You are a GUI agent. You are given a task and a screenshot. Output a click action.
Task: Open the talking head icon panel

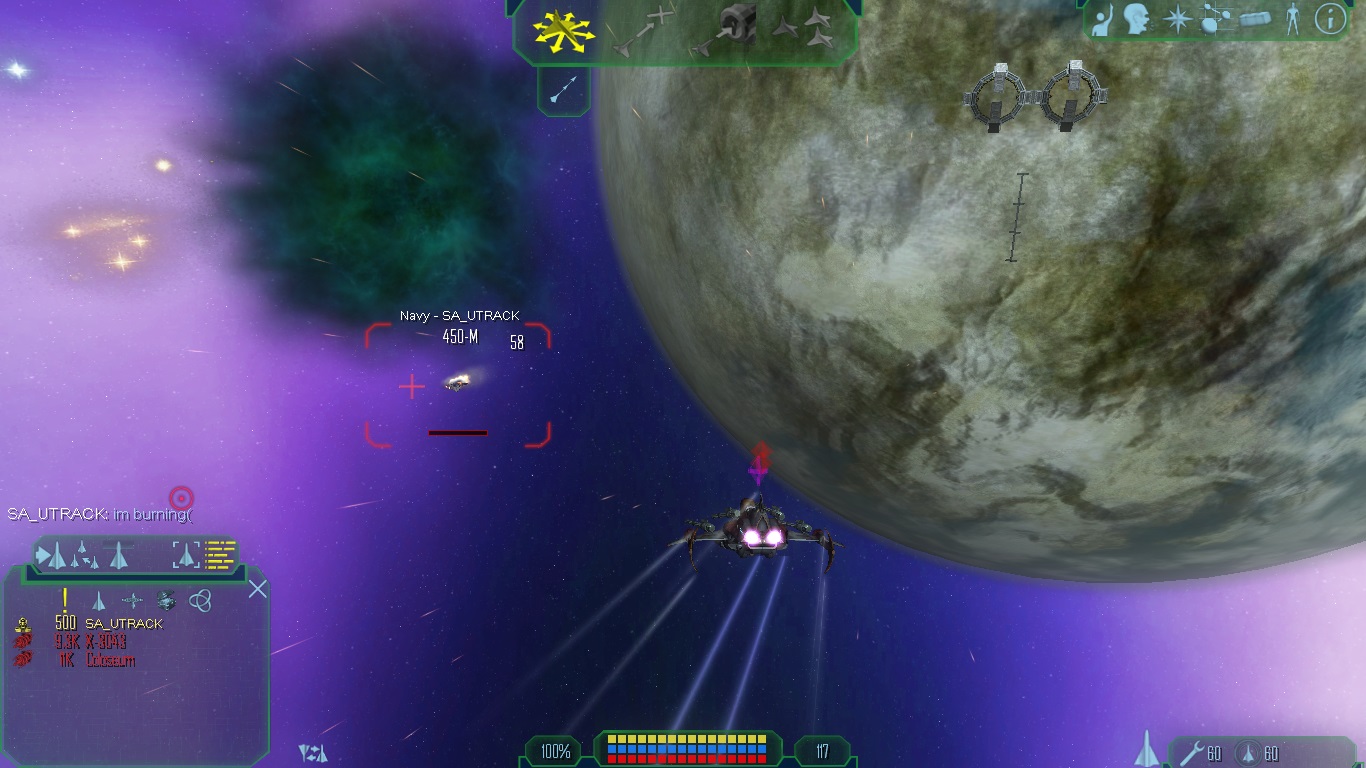[1136, 20]
